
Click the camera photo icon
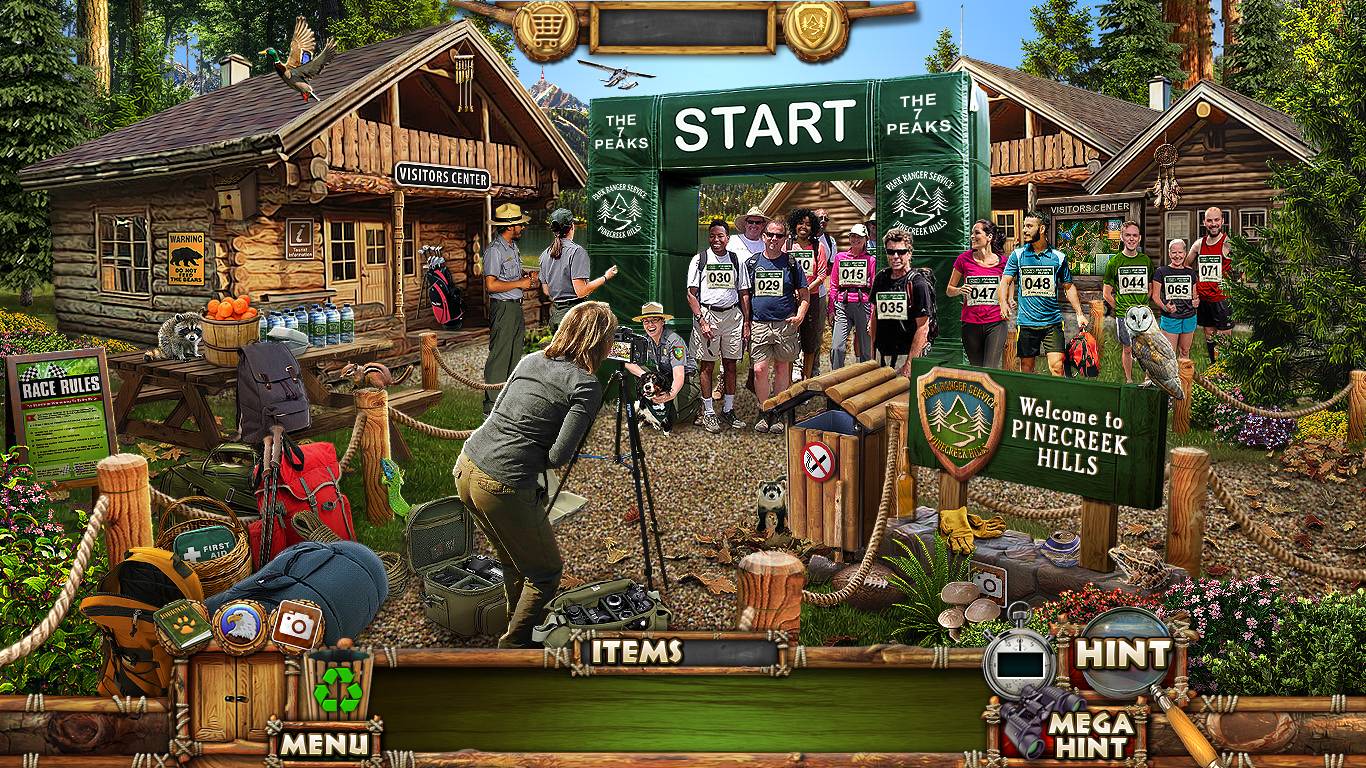tap(296, 626)
